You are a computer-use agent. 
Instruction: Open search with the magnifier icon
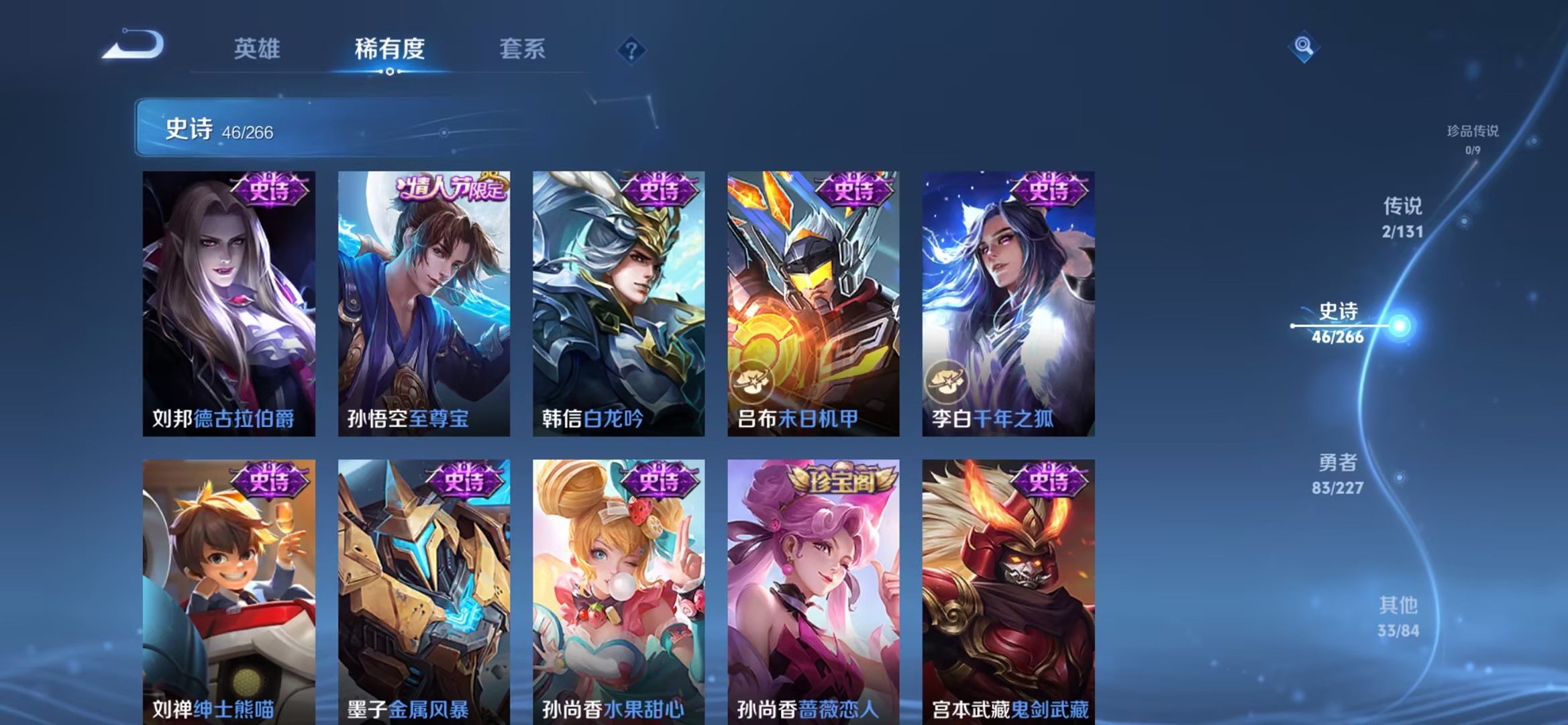coord(1303,46)
